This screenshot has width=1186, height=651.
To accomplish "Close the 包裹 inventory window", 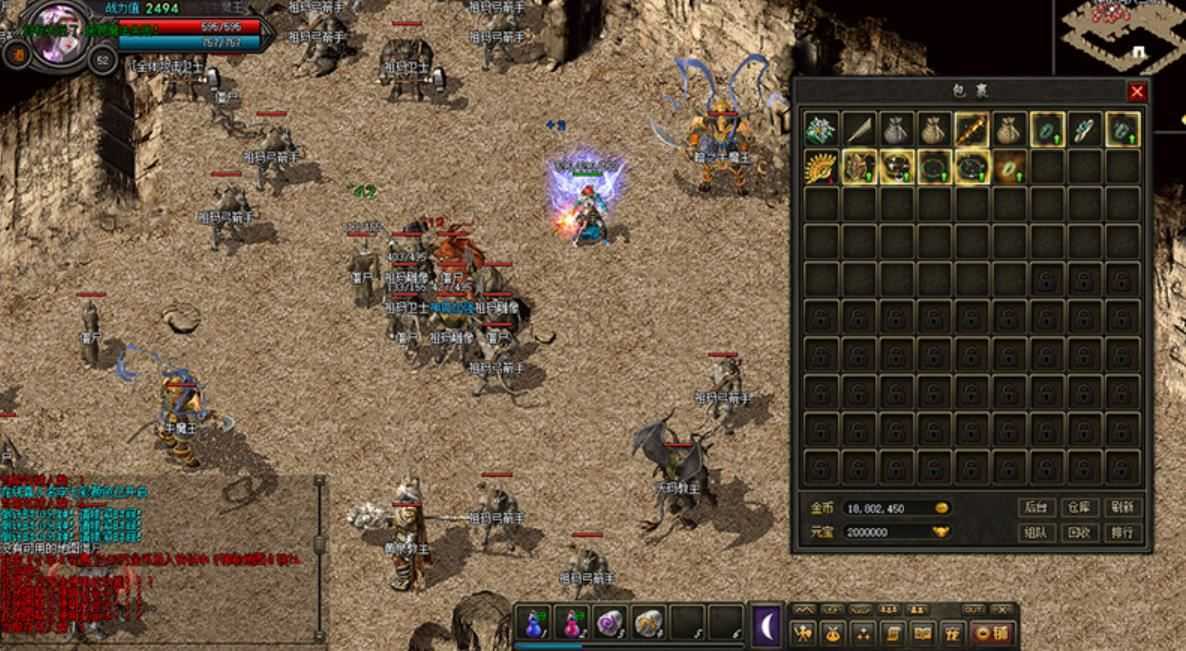I will tap(1137, 92).
